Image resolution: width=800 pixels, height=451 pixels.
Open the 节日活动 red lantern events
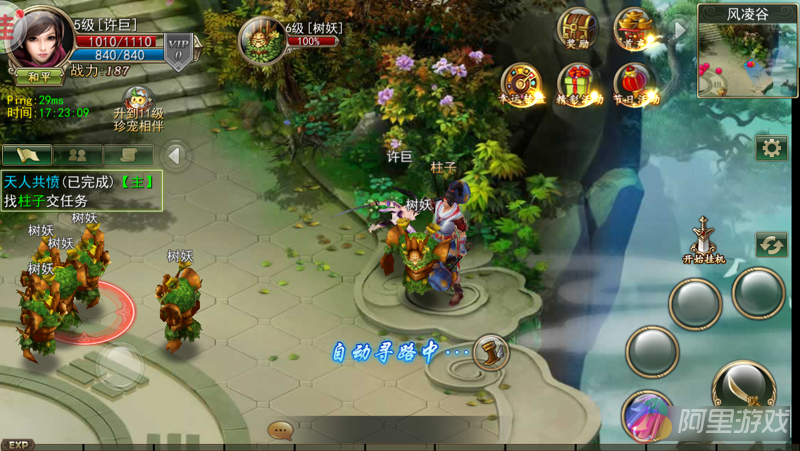pos(633,83)
